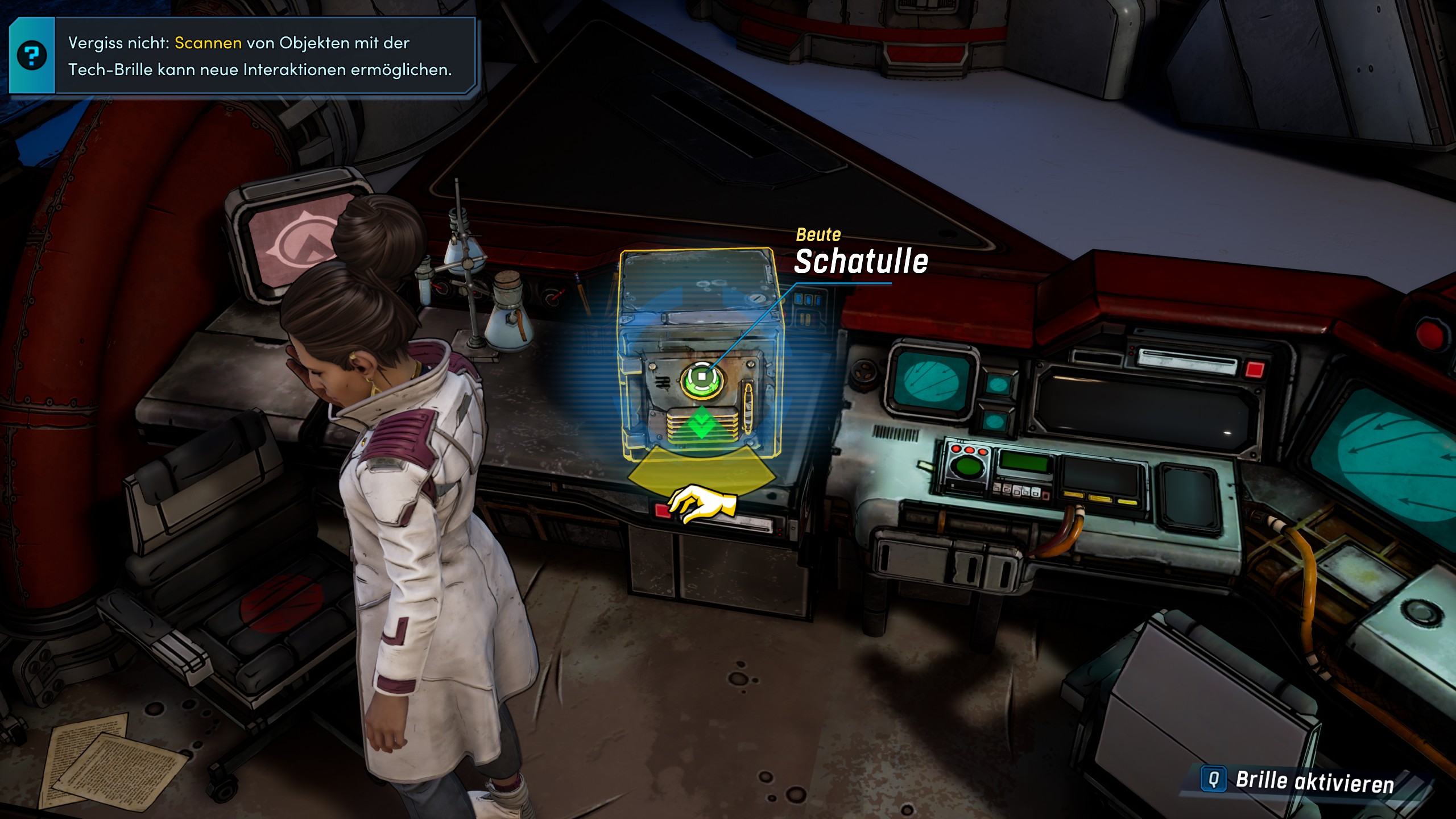Select the green interaction marker on the Schatulle

pyautogui.click(x=702, y=377)
